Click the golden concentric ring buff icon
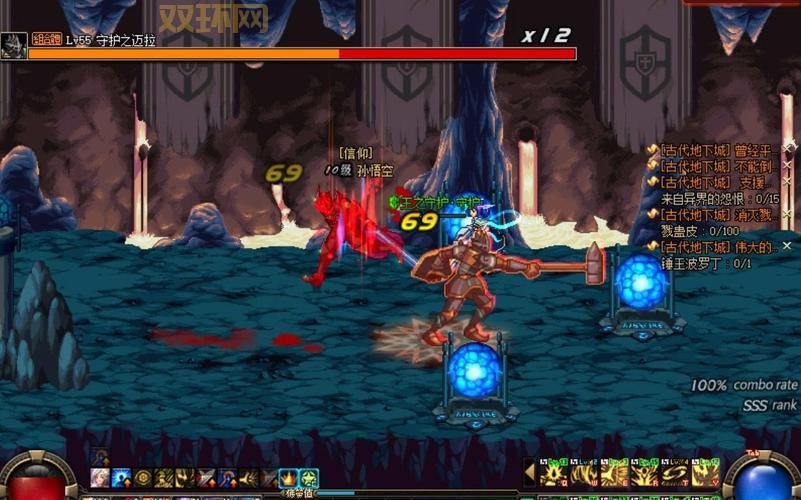Image resolution: width=801 pixels, height=500 pixels. [x=143, y=478]
